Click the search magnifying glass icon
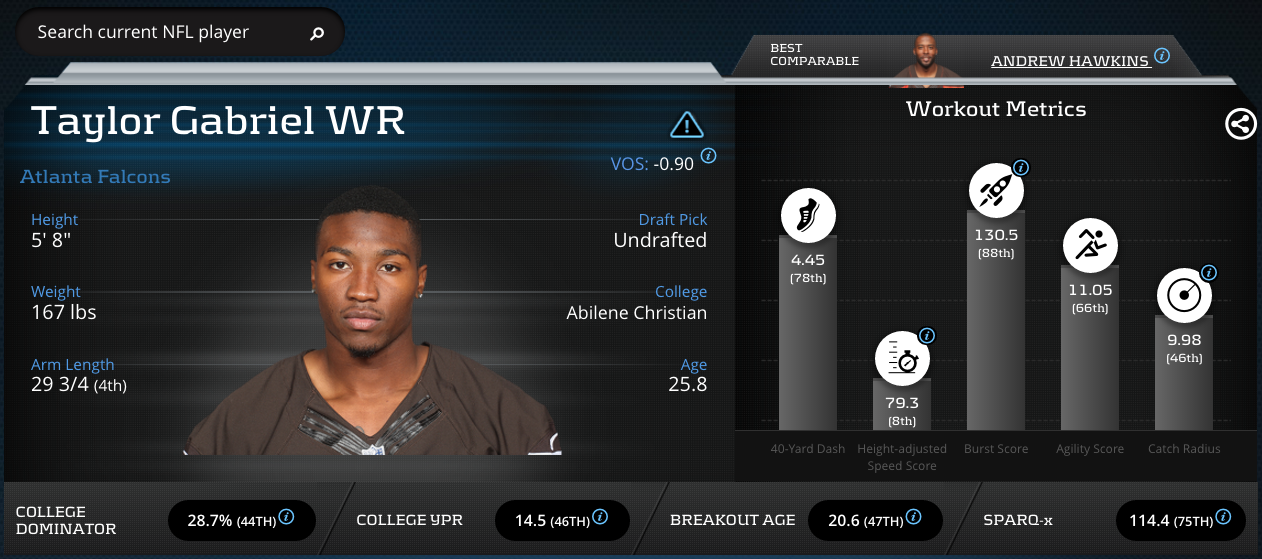This screenshot has height=559, width=1262. [317, 33]
